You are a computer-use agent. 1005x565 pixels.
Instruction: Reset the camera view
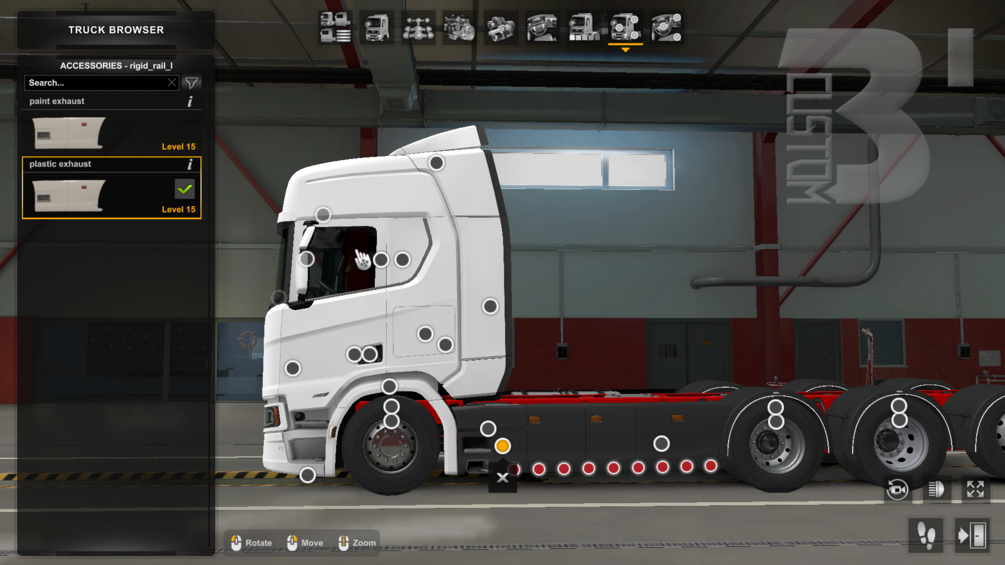[897, 489]
